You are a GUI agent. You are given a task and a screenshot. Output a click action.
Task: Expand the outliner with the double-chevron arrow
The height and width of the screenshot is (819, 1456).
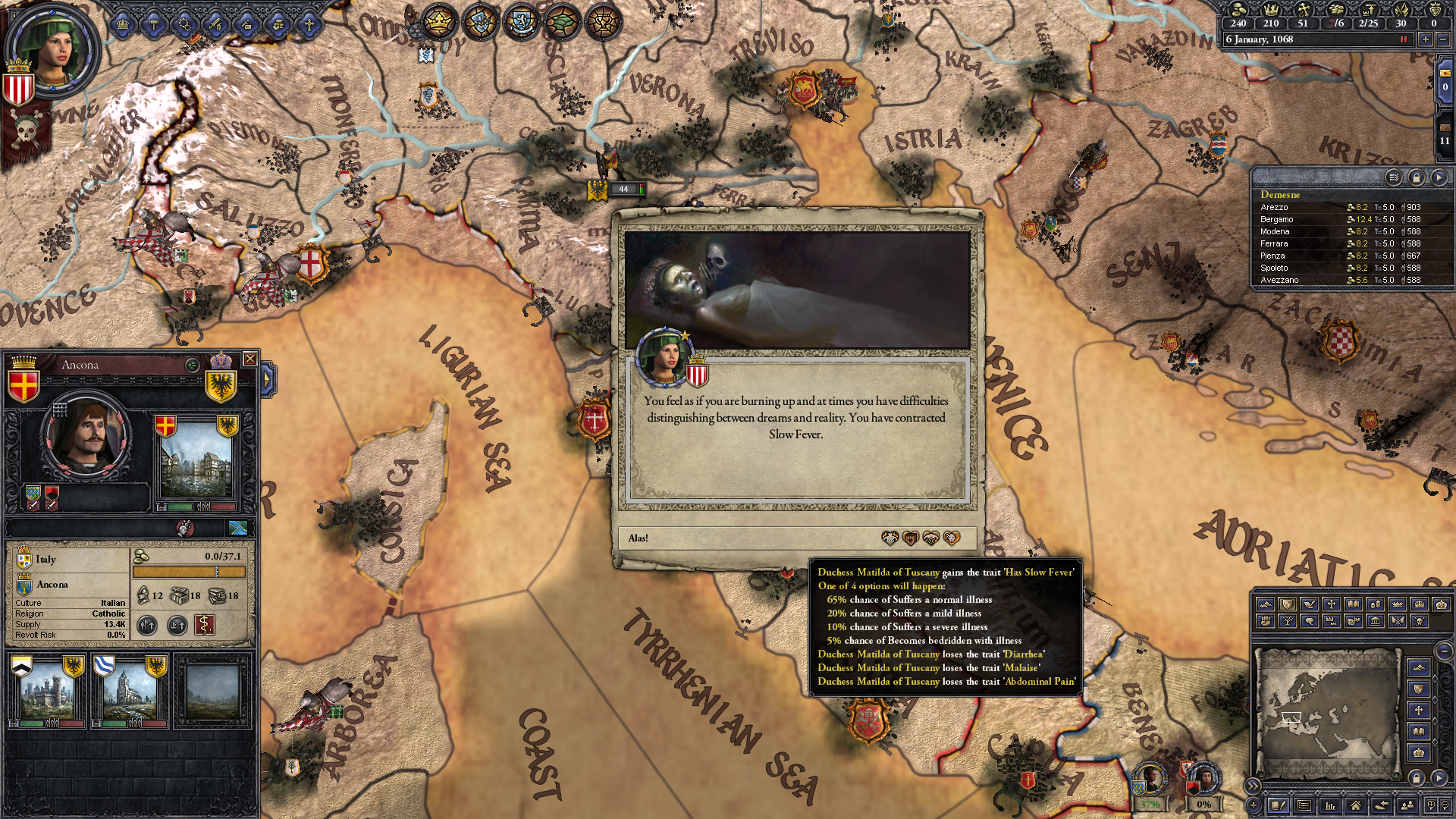tap(1251, 786)
